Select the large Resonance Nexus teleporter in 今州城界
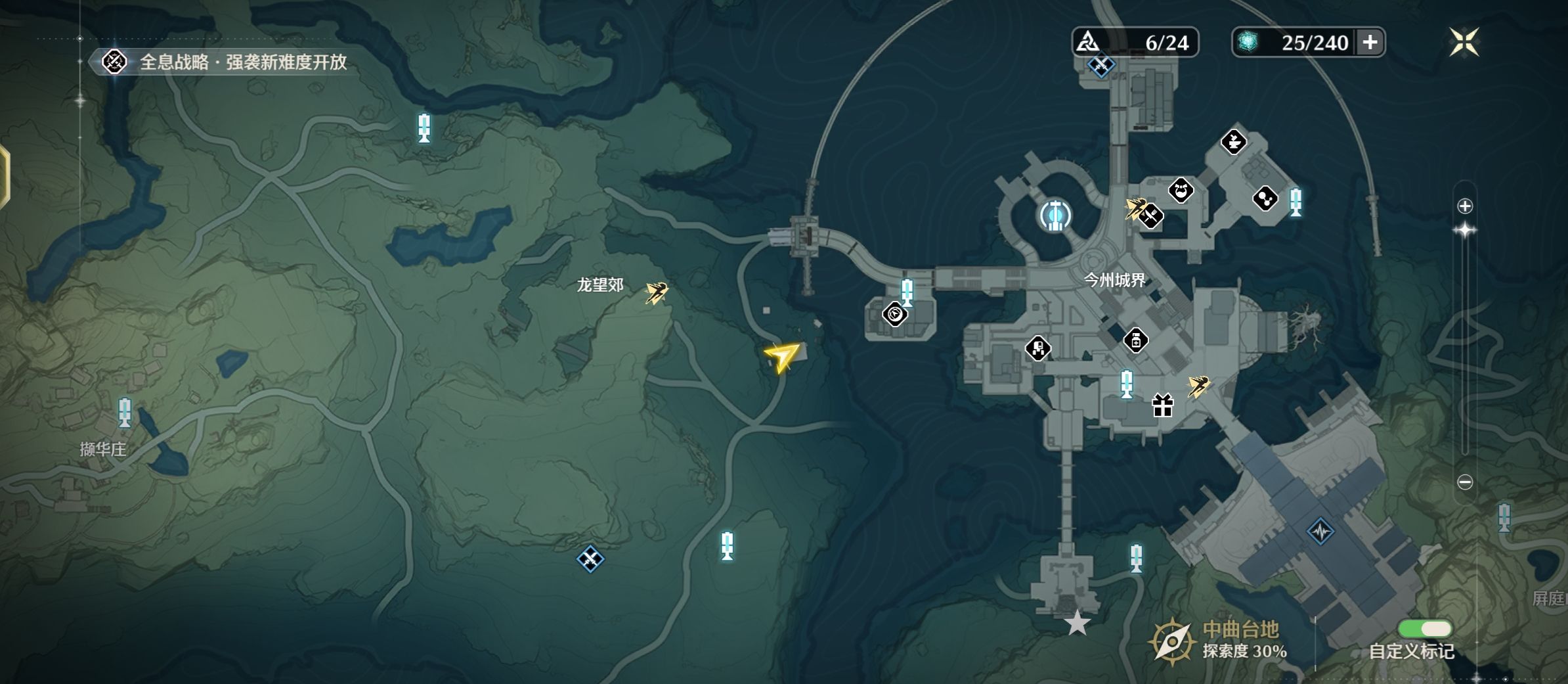Image resolution: width=1568 pixels, height=684 pixels. click(x=1055, y=216)
